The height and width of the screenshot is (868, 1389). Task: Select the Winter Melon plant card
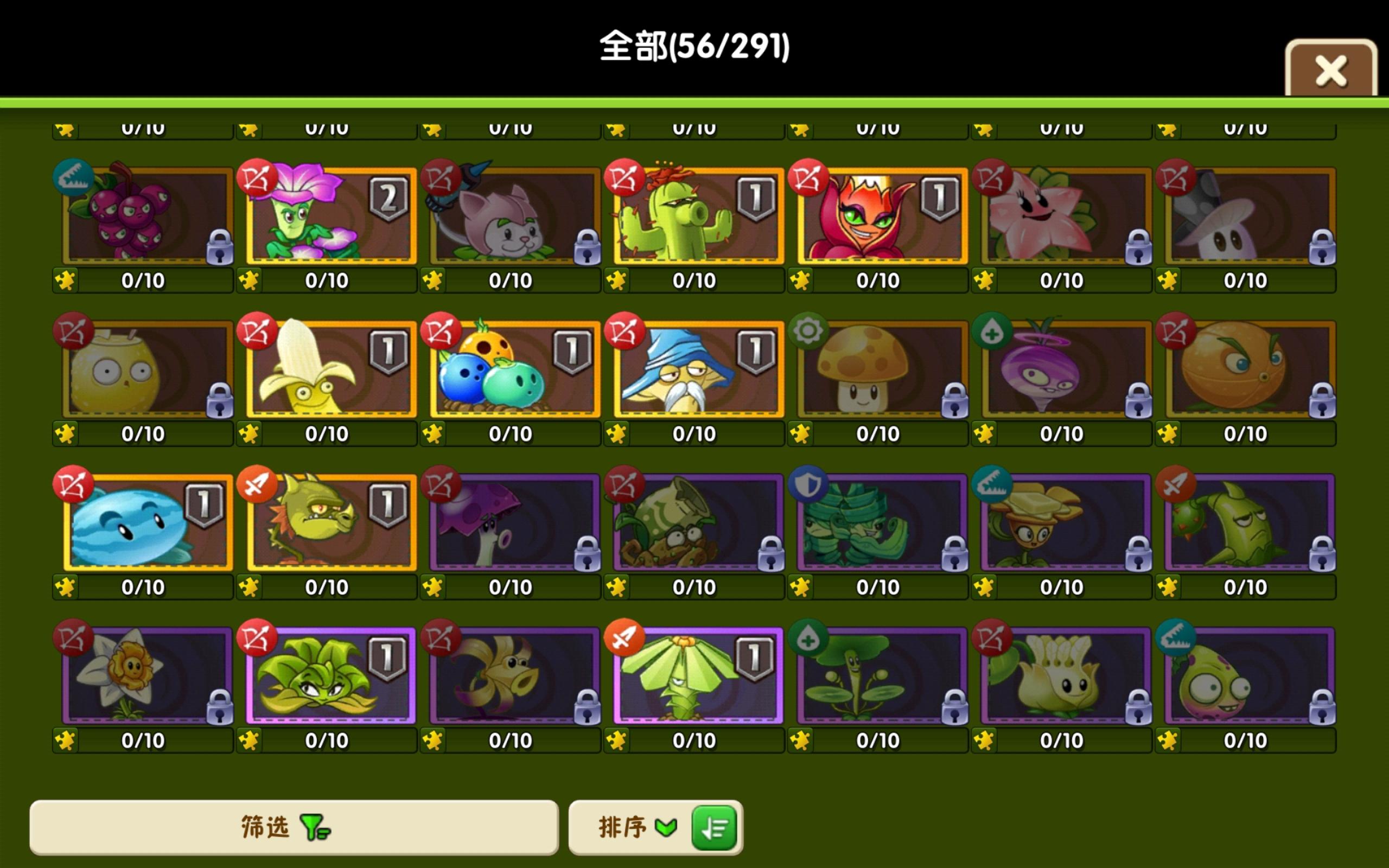(142, 522)
